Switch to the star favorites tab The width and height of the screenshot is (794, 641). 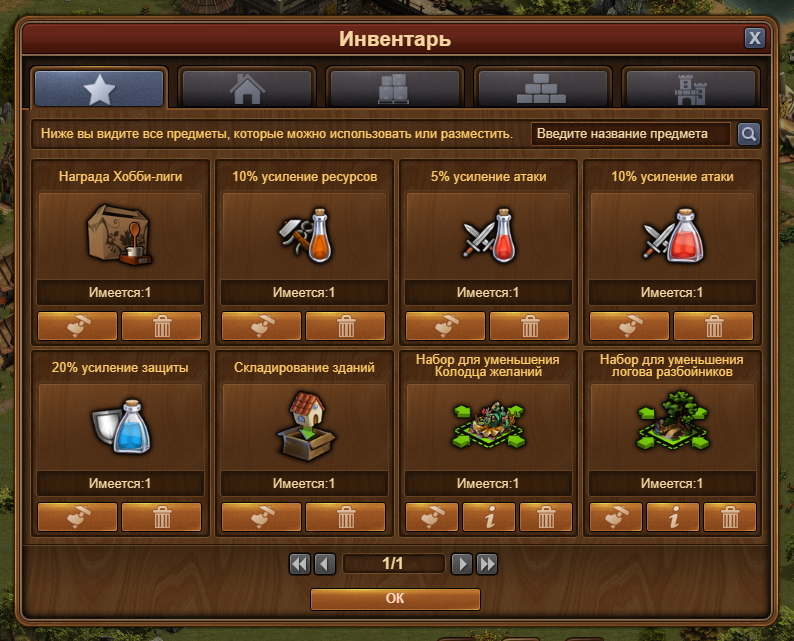[99, 89]
